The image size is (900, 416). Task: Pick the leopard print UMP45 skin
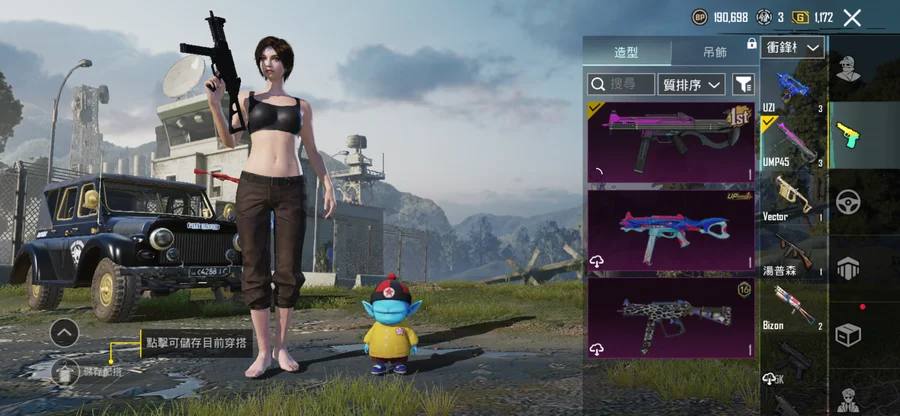[671, 318]
